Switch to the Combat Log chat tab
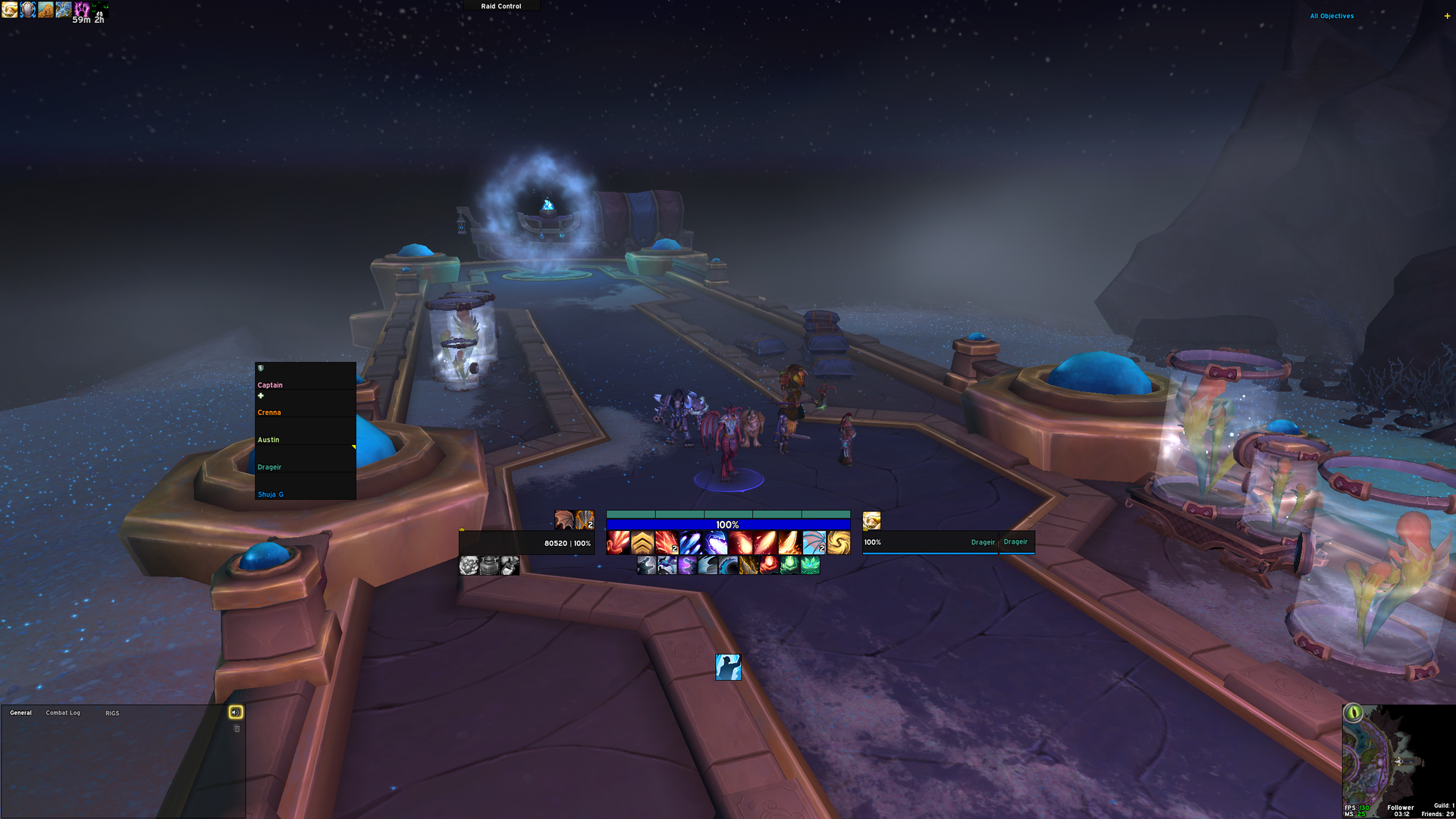 63,713
